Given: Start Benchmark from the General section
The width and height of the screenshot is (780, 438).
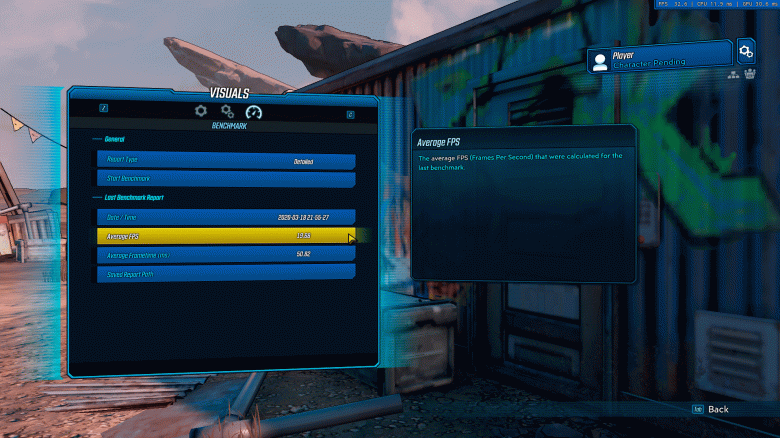Looking at the screenshot, I should (226, 179).
